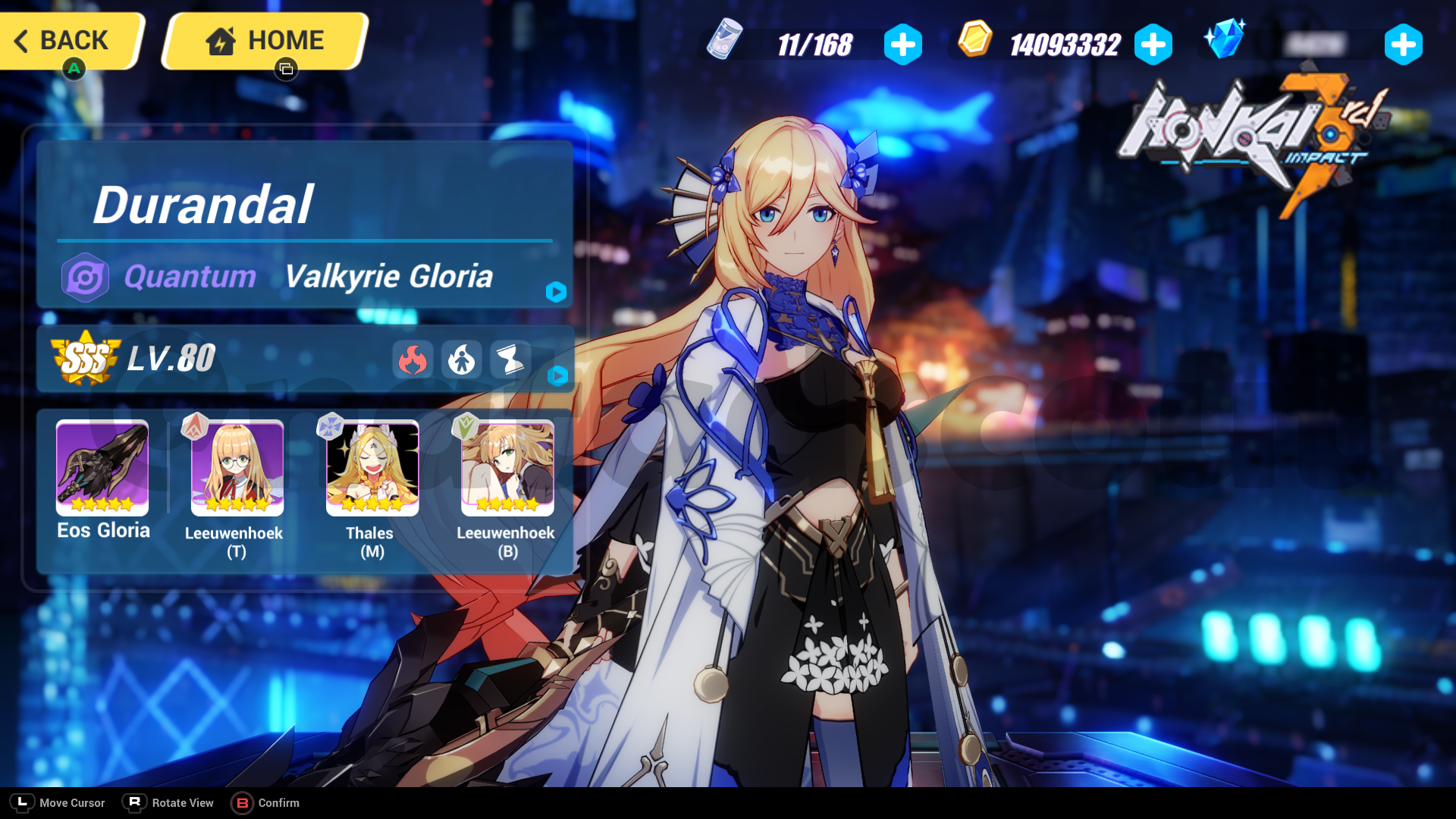The image size is (1456, 819).
Task: Play the LV.80 rank audio button
Action: coord(559,374)
